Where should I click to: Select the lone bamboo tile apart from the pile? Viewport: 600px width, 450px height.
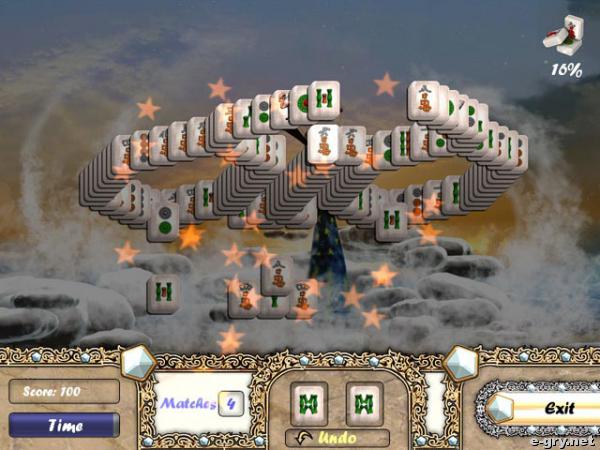[163, 292]
